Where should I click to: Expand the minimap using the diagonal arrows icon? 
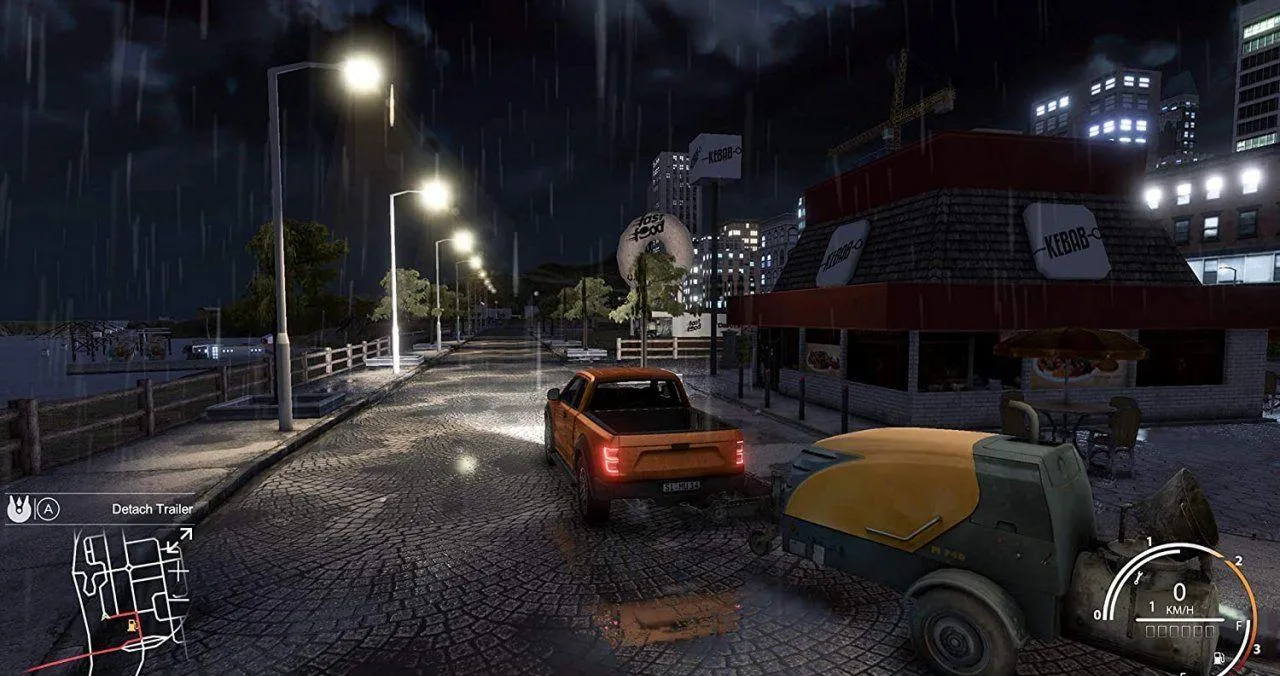[x=179, y=541]
